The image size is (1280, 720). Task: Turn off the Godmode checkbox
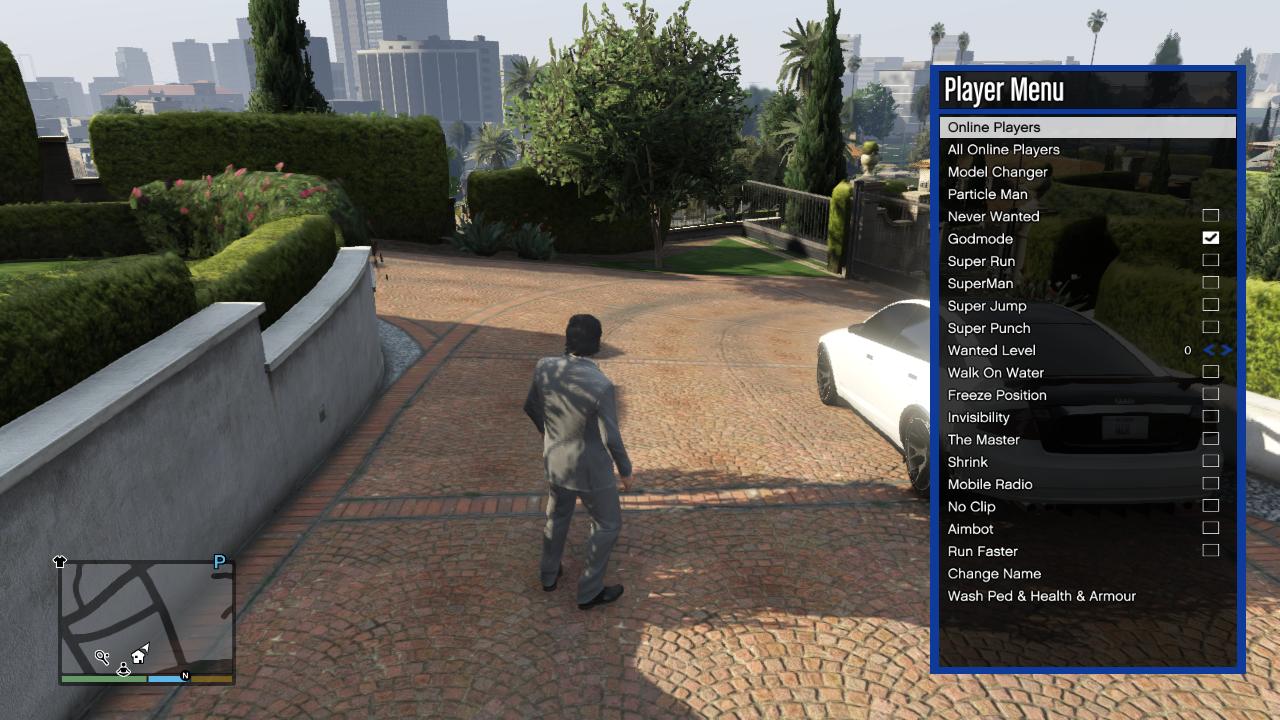pyautogui.click(x=1210, y=238)
